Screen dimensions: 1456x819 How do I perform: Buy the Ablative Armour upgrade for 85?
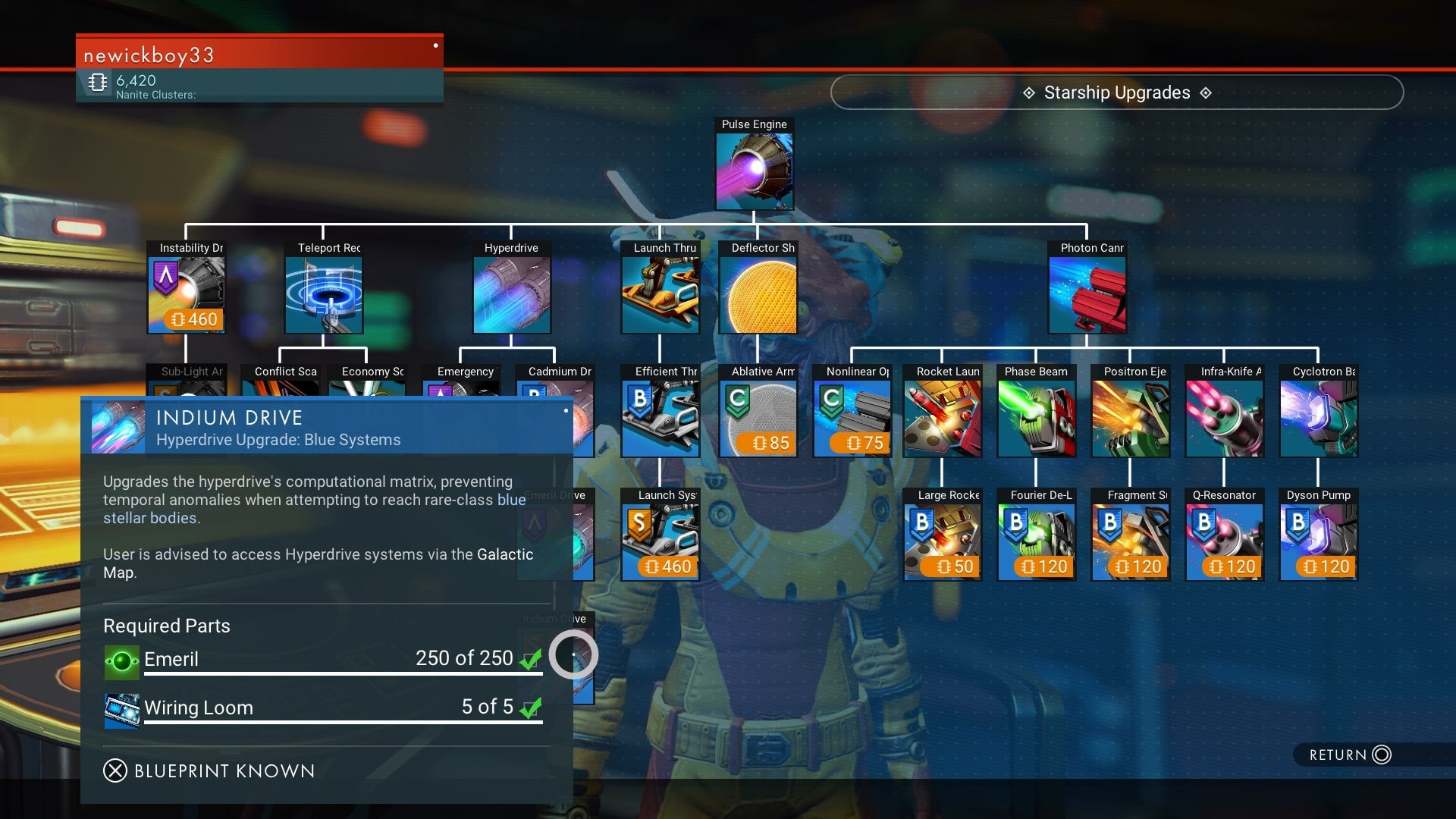click(x=758, y=419)
